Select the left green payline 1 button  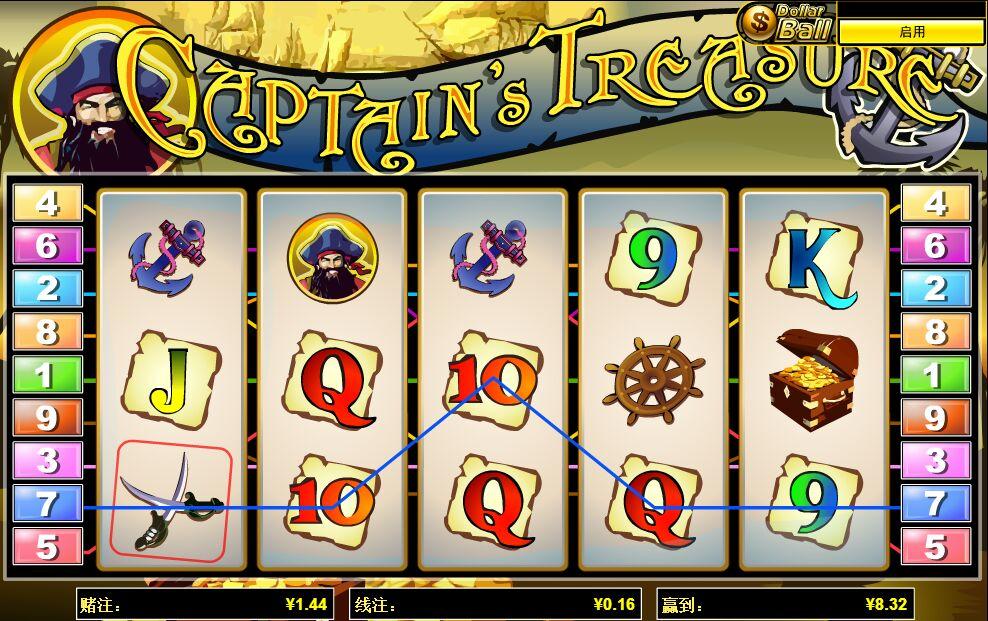(x=47, y=375)
